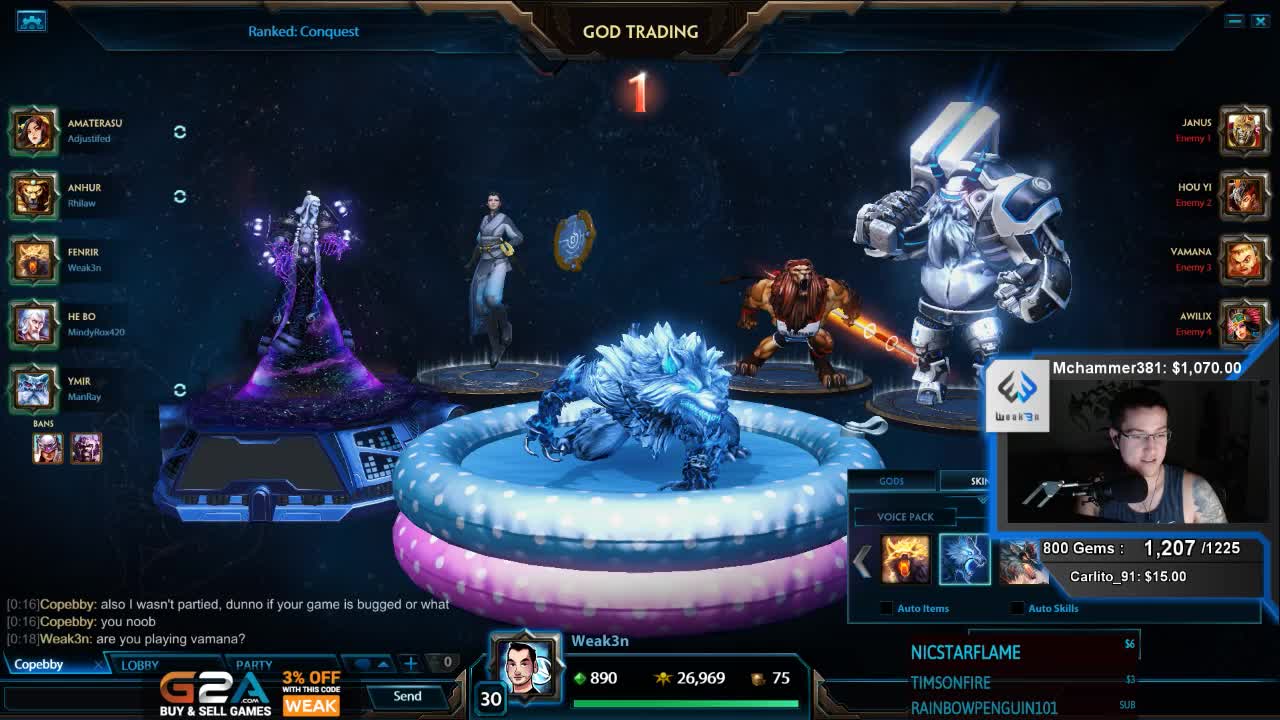Screen dimensions: 1280x720
Task: Send the chat message
Action: pyautogui.click(x=407, y=696)
